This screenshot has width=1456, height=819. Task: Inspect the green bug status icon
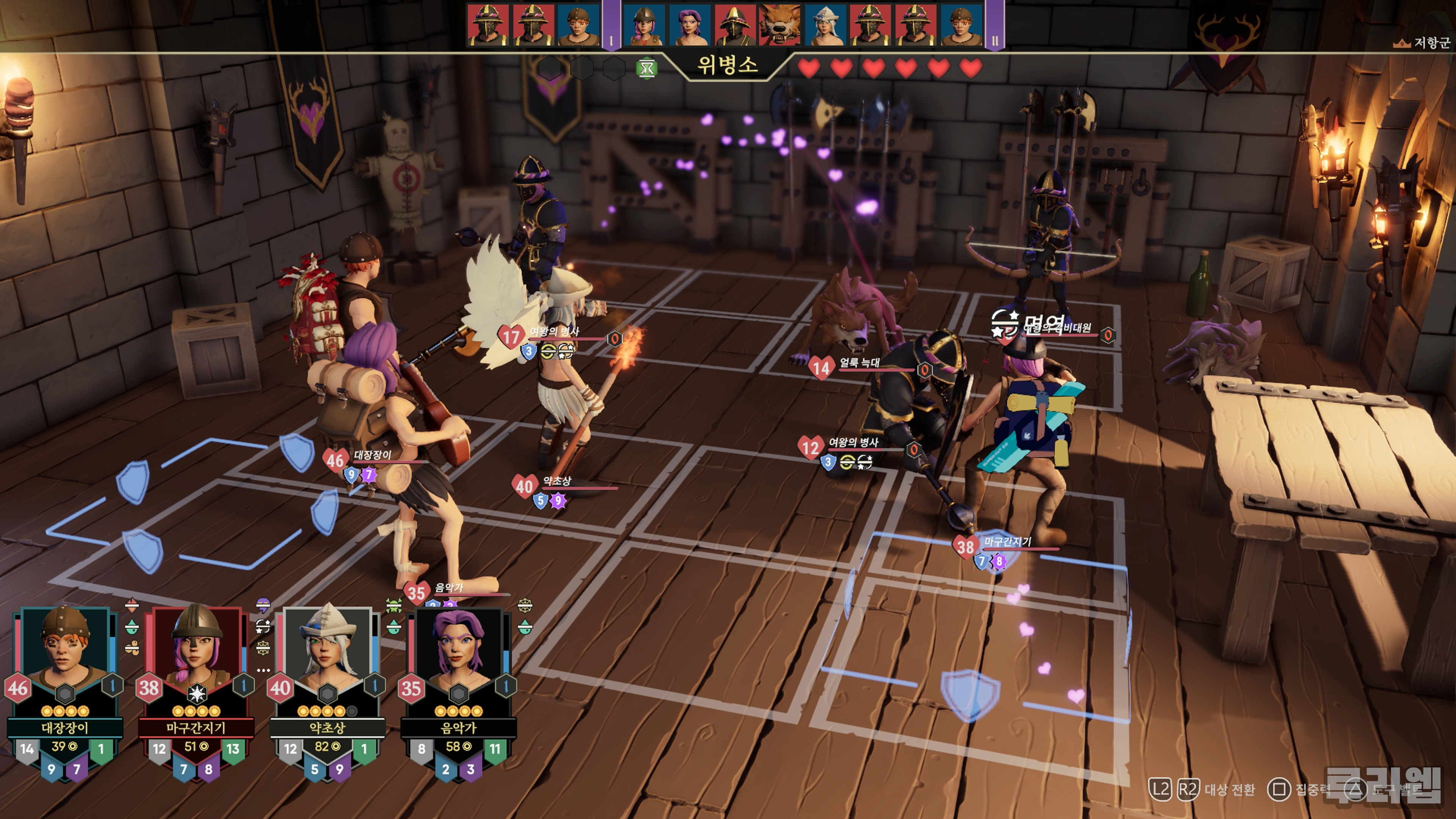394,607
